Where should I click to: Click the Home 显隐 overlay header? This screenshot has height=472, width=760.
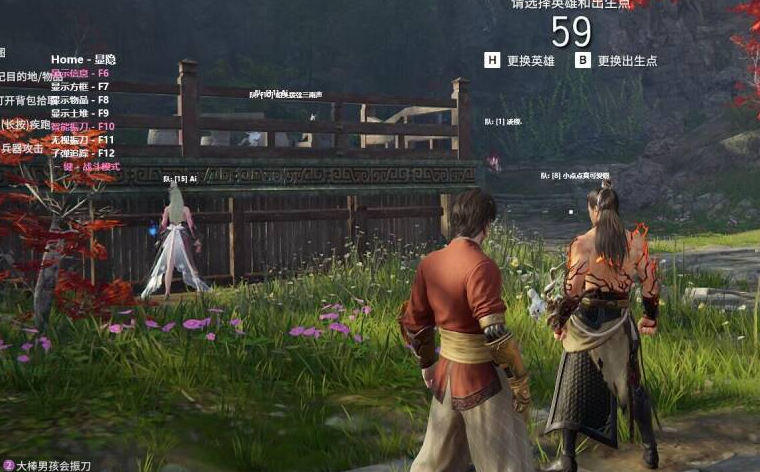(x=83, y=60)
